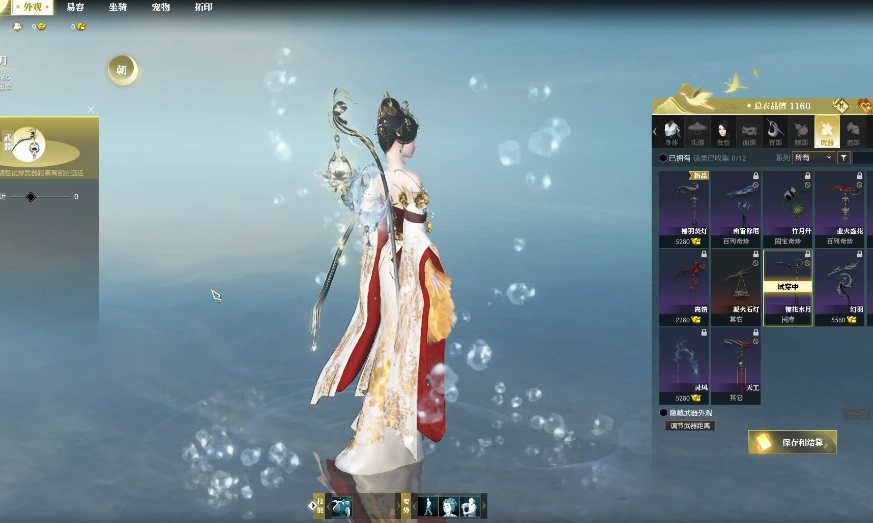Image resolution: width=873 pixels, height=523 pixels.
Task: Close the left weapon adjustment panel
Action: [91, 110]
